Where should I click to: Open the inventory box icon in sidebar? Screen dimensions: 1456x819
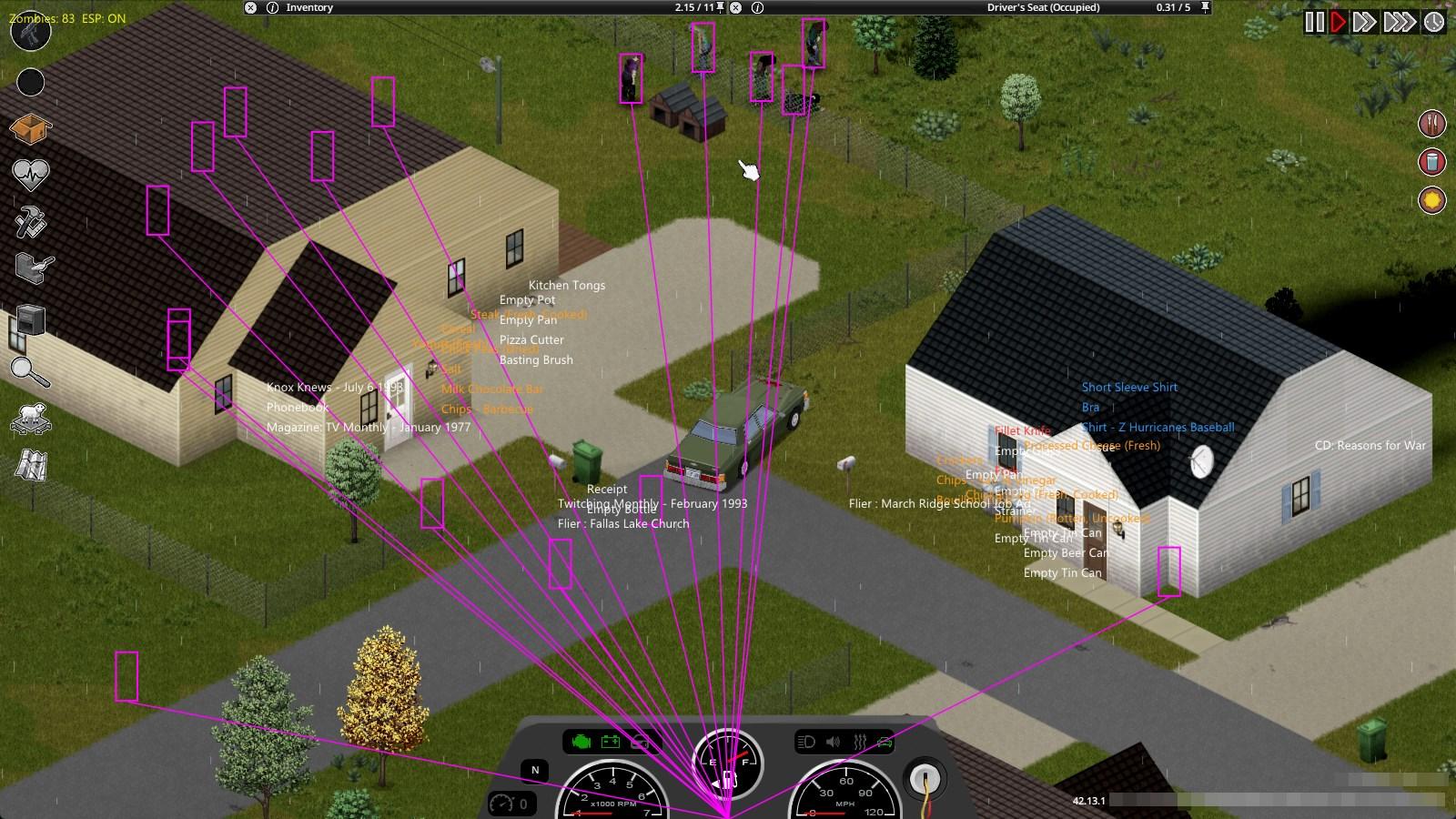pos(30,128)
